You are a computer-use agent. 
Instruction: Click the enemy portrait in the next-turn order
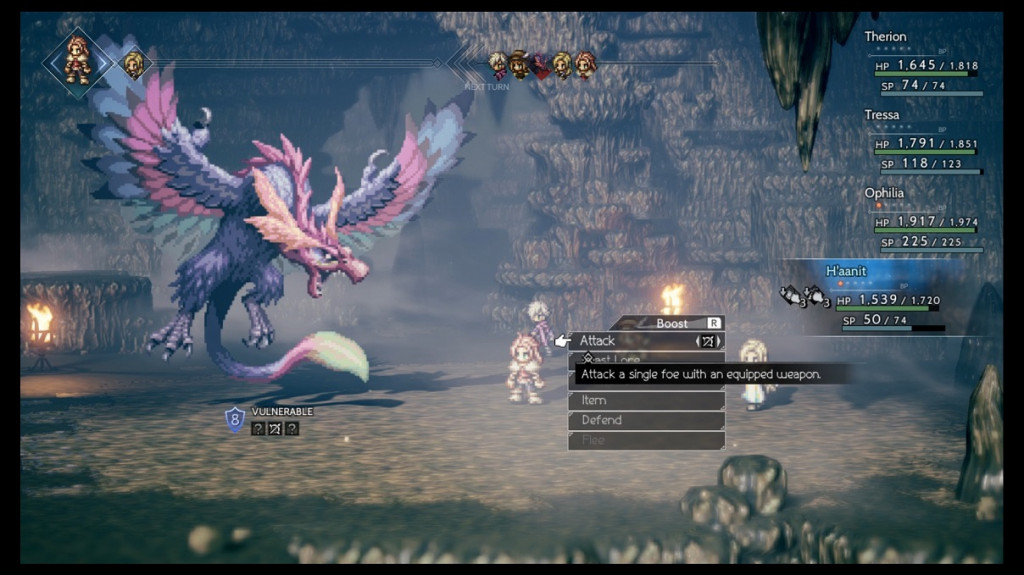[x=541, y=65]
